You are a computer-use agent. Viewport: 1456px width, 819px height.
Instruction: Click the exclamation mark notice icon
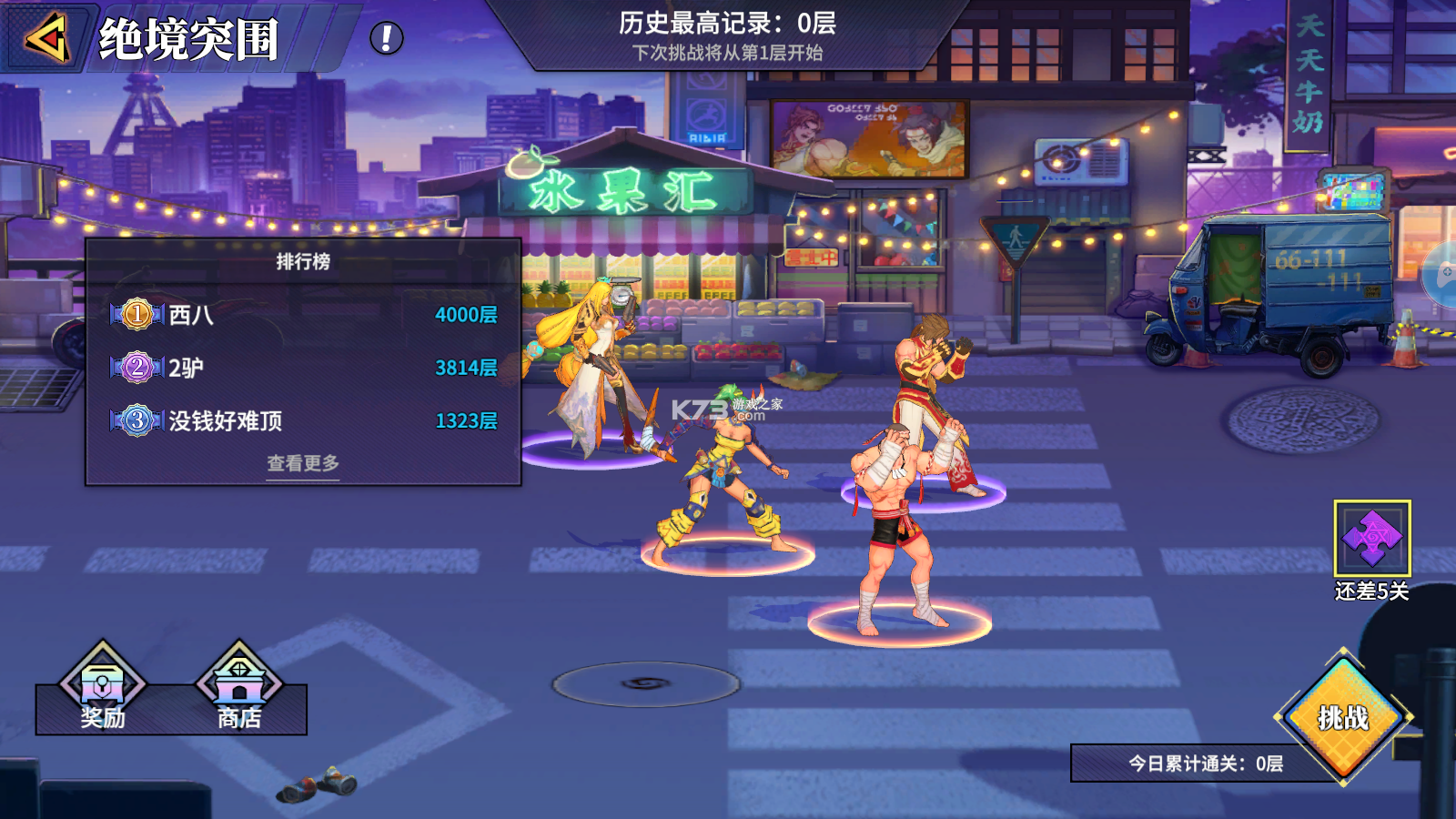tap(386, 38)
